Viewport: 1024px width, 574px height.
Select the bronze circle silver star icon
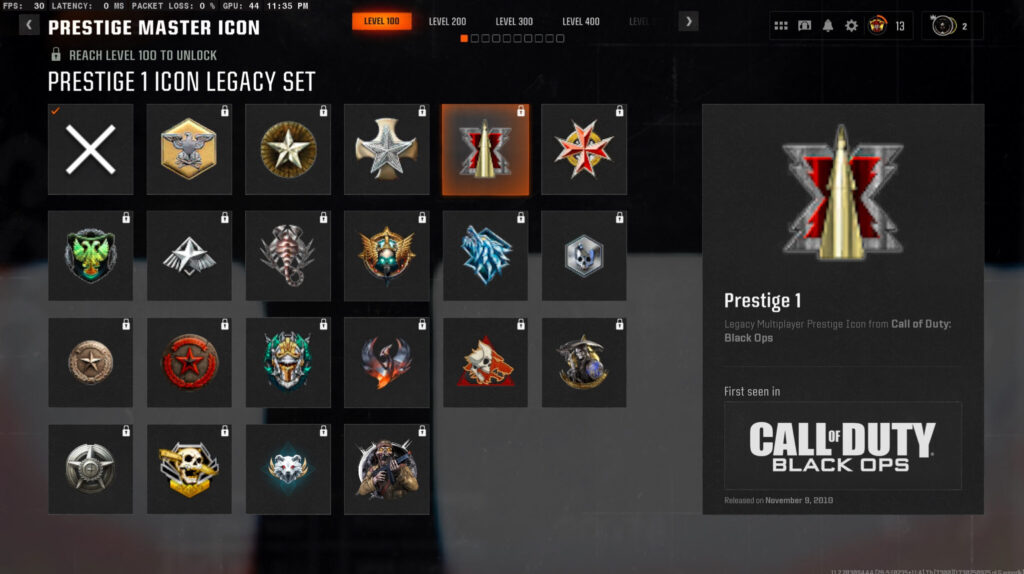[288, 150]
